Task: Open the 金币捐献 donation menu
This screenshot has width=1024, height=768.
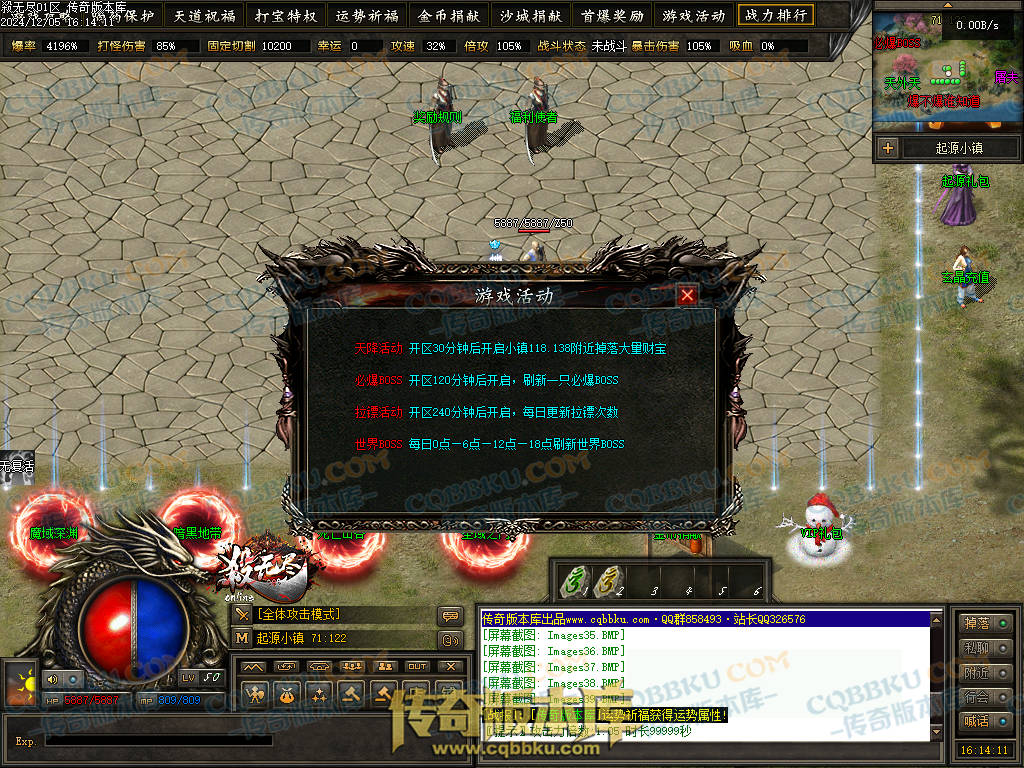Action: 449,15
